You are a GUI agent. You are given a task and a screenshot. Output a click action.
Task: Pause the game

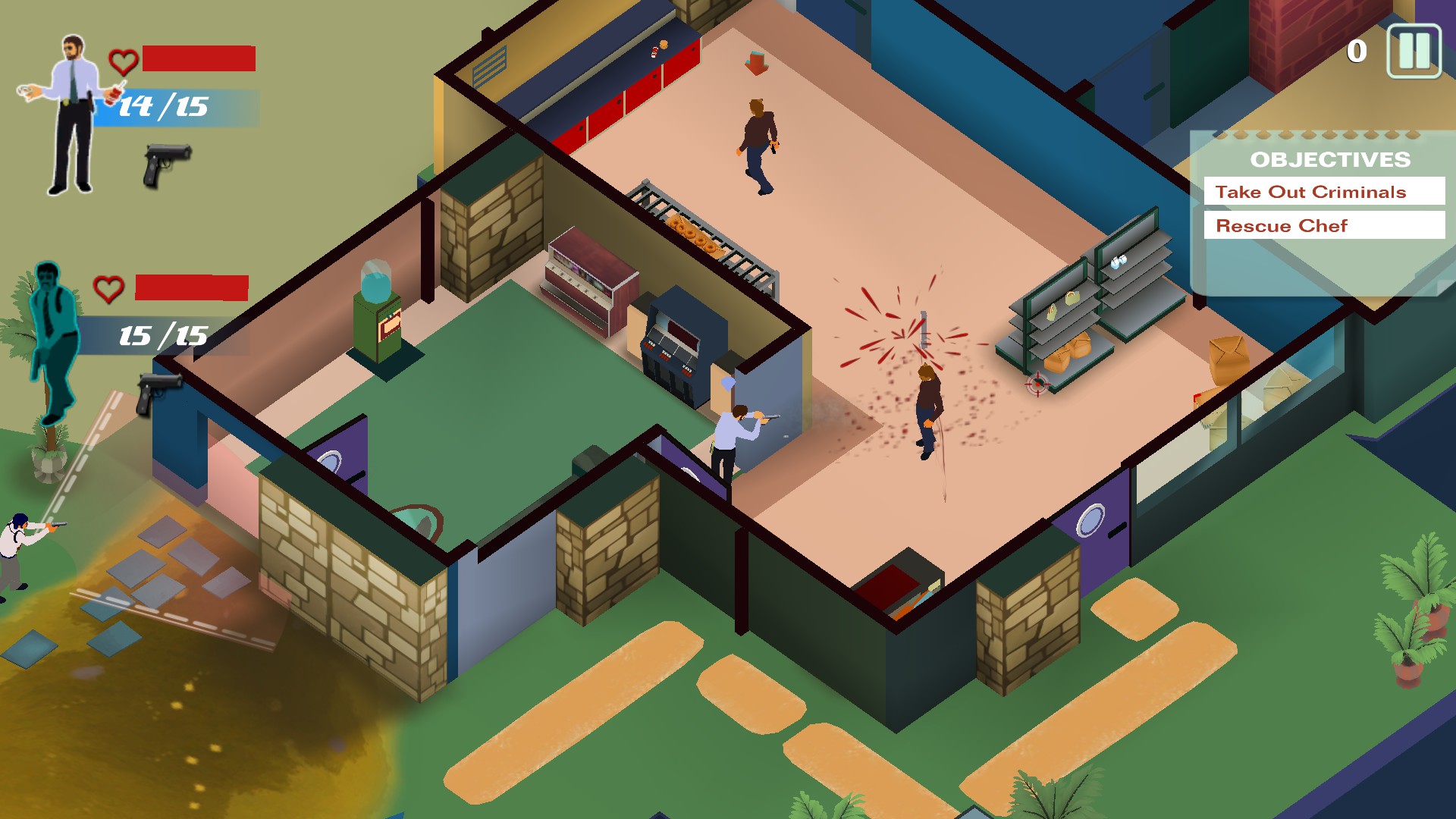tap(1414, 51)
